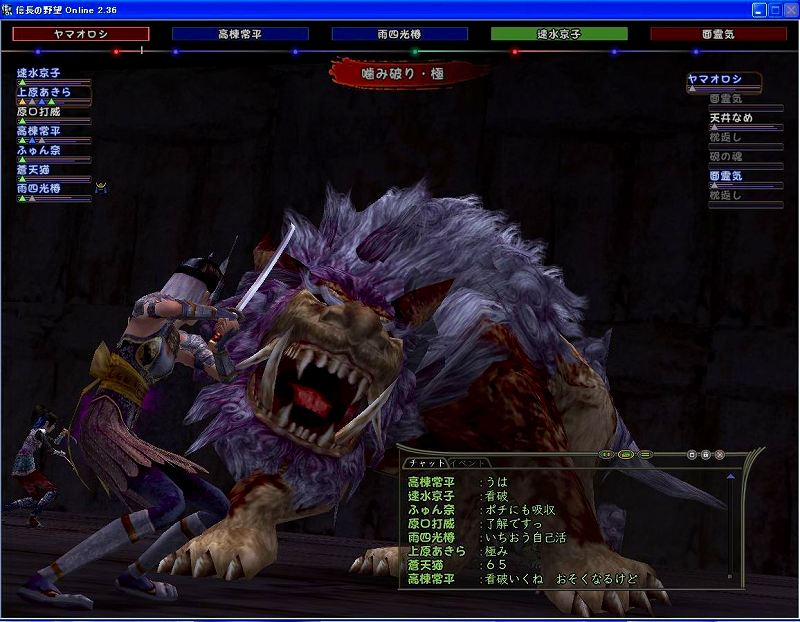Close the chat window with its X button
This screenshot has height=622, width=800.
pyautogui.click(x=719, y=455)
